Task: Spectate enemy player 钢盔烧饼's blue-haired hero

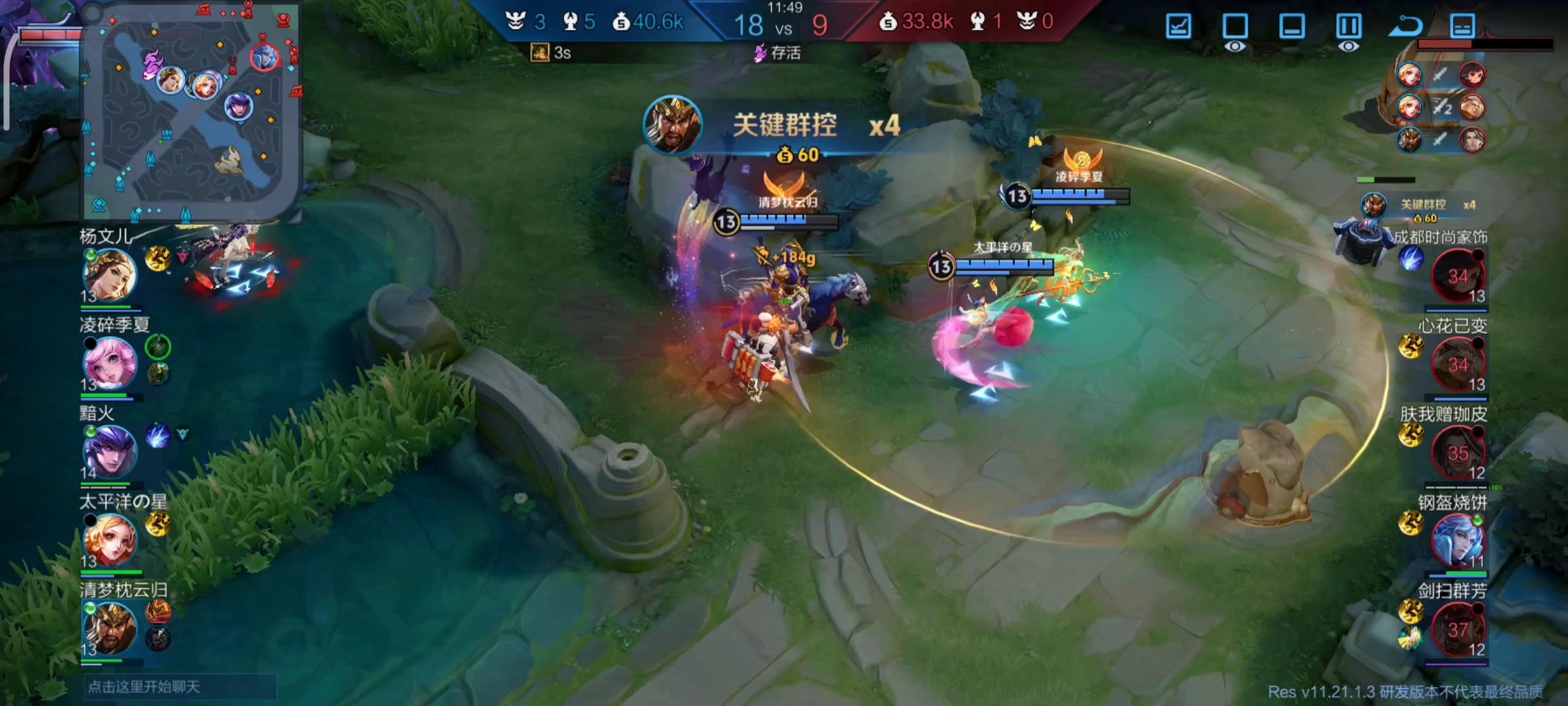Action: [1458, 540]
